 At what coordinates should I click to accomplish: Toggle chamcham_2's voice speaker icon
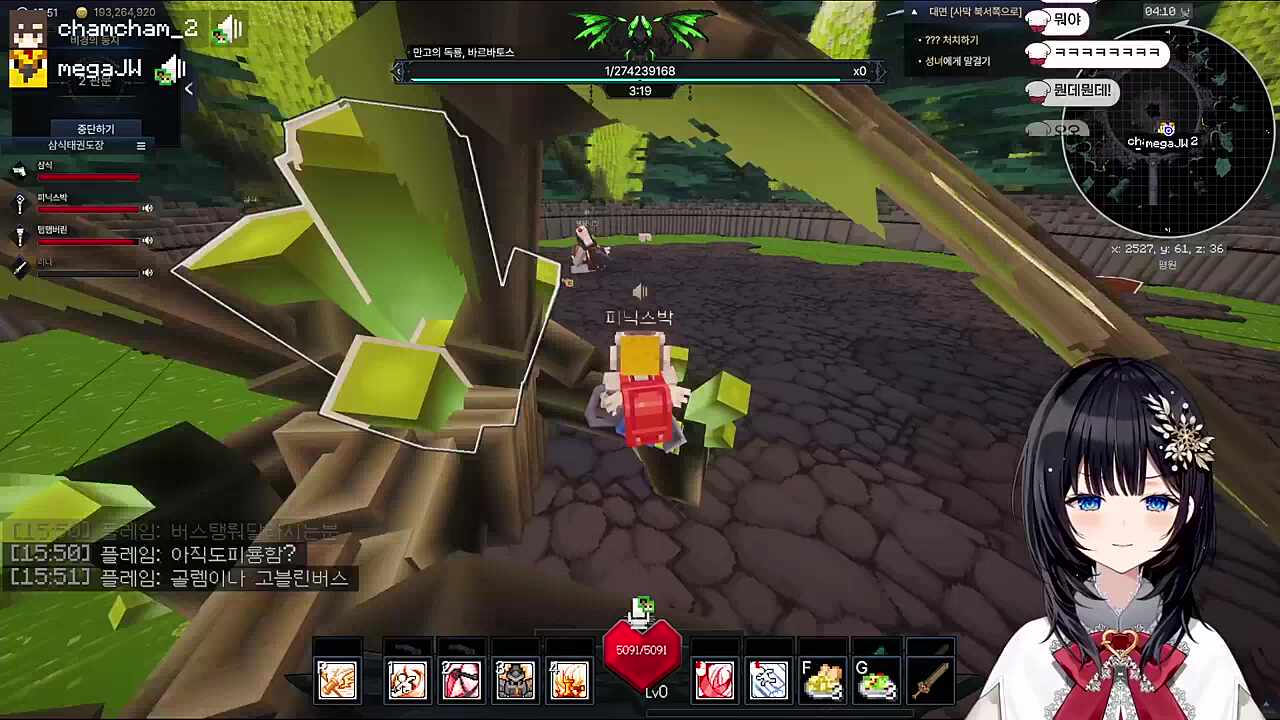click(x=229, y=30)
